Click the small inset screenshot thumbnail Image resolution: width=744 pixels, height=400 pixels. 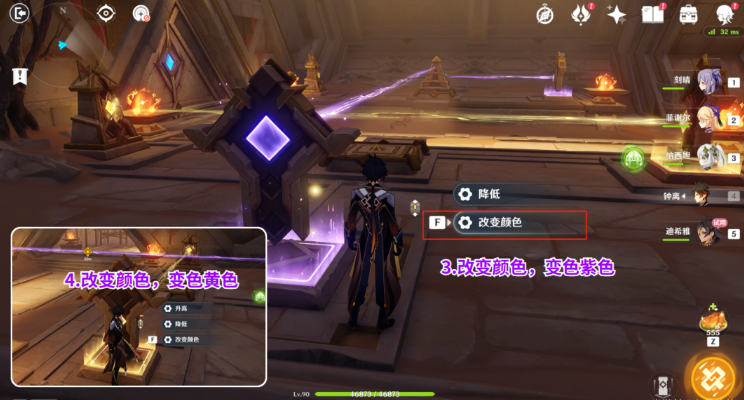click(x=139, y=306)
